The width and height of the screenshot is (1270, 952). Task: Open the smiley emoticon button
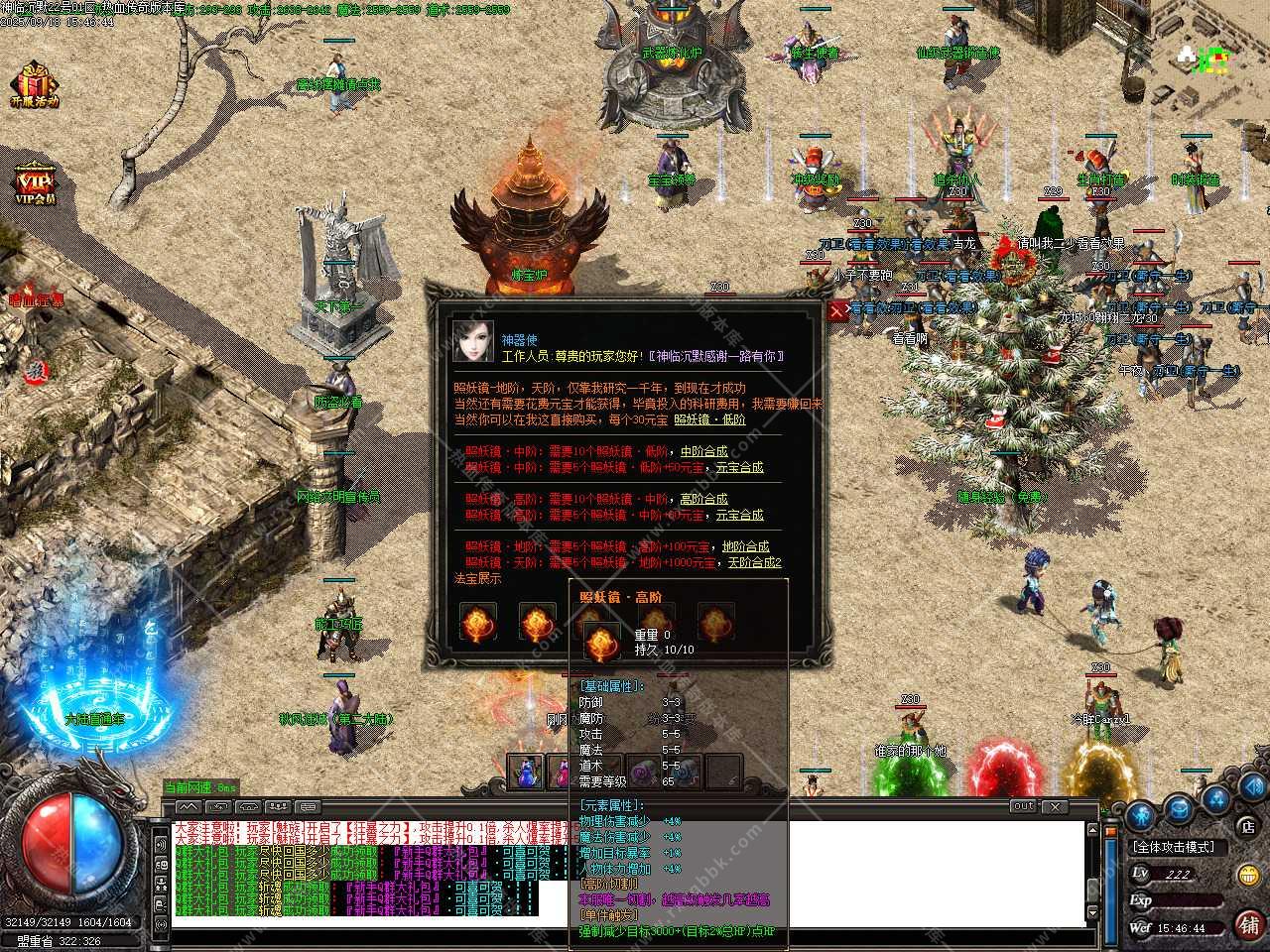click(1248, 875)
